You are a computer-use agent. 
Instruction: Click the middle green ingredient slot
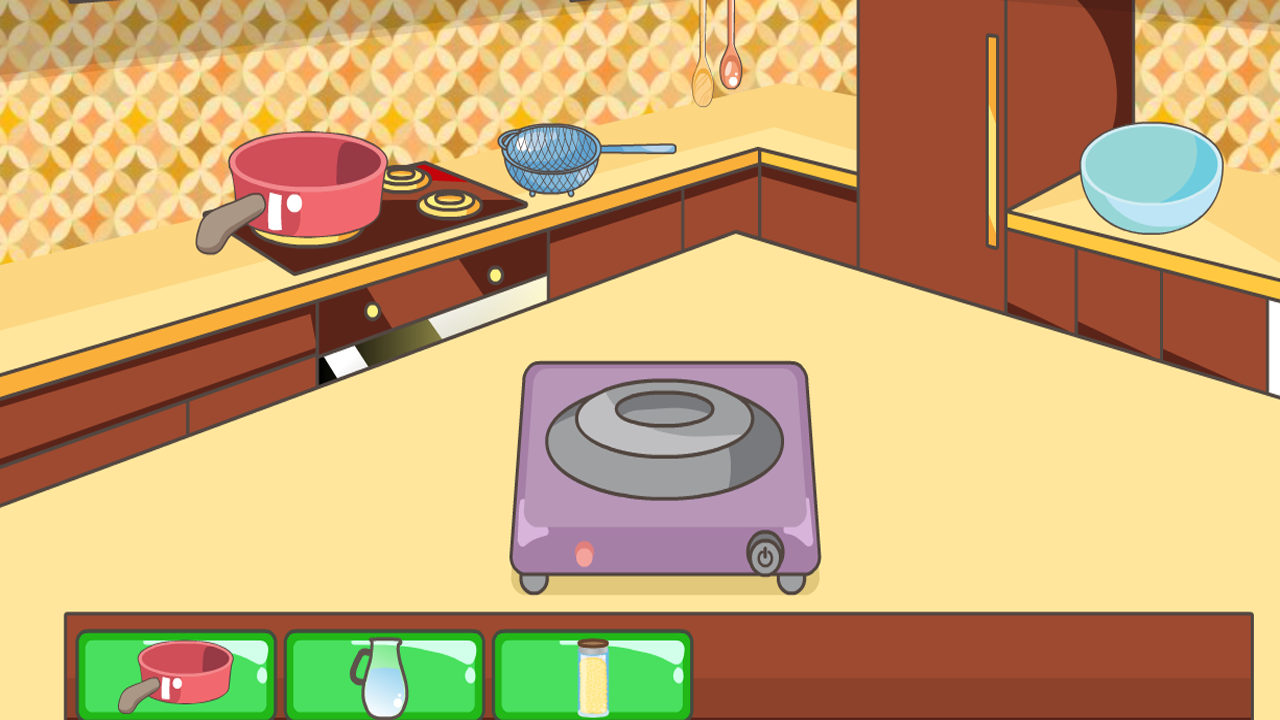tap(384, 675)
